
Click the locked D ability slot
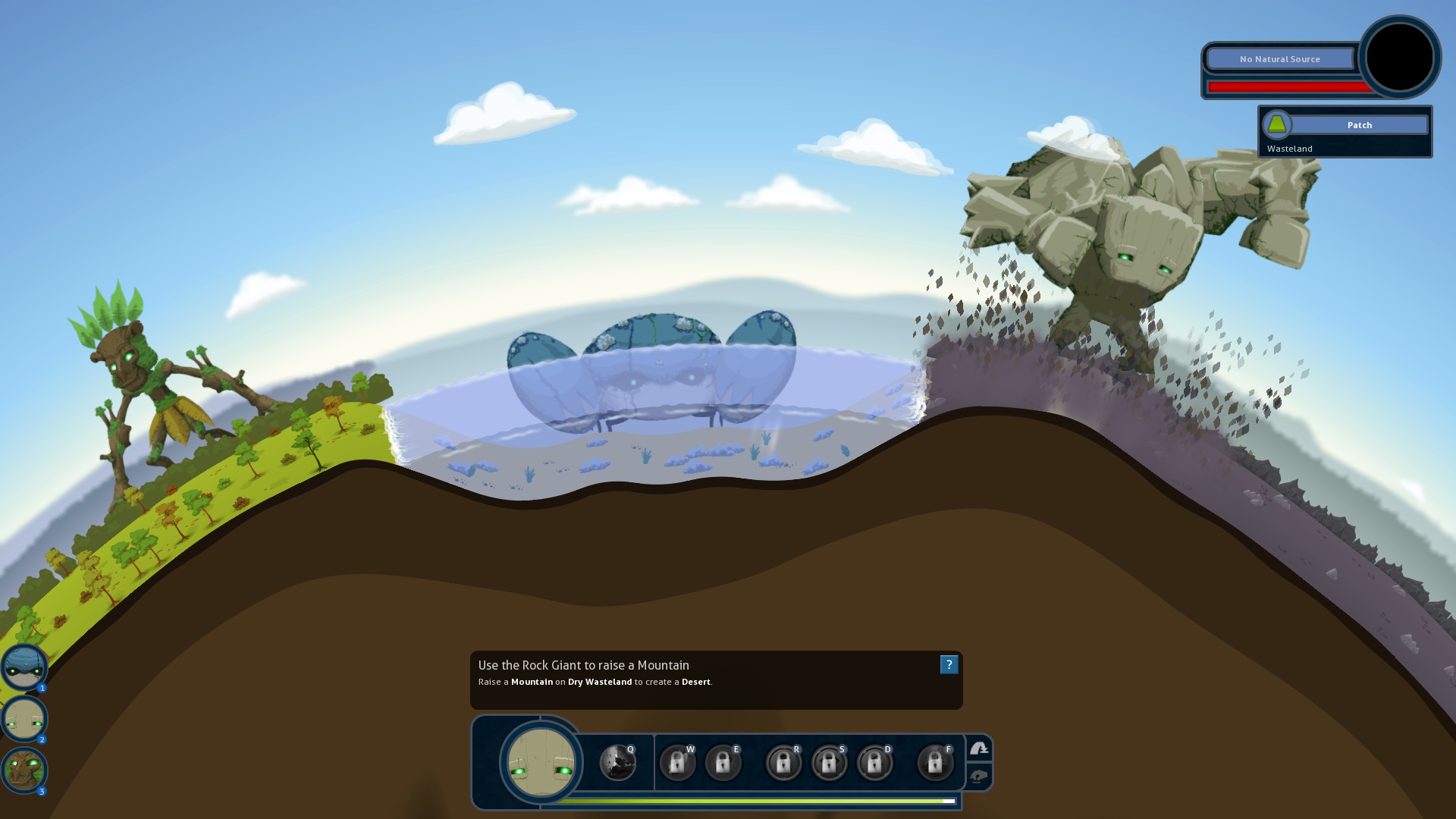pyautogui.click(x=874, y=762)
